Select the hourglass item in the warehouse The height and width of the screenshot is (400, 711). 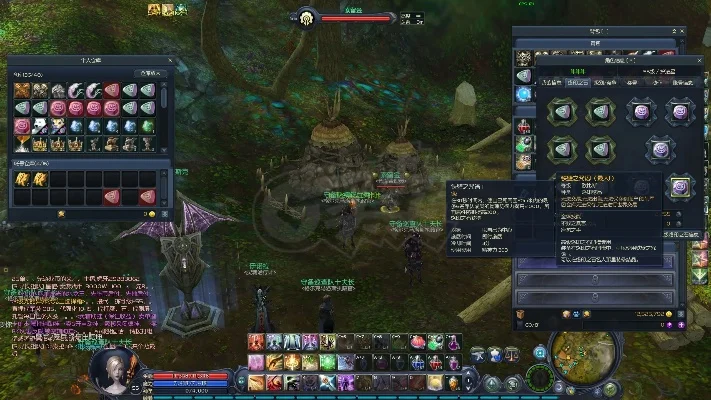pyautogui.click(x=21, y=143)
